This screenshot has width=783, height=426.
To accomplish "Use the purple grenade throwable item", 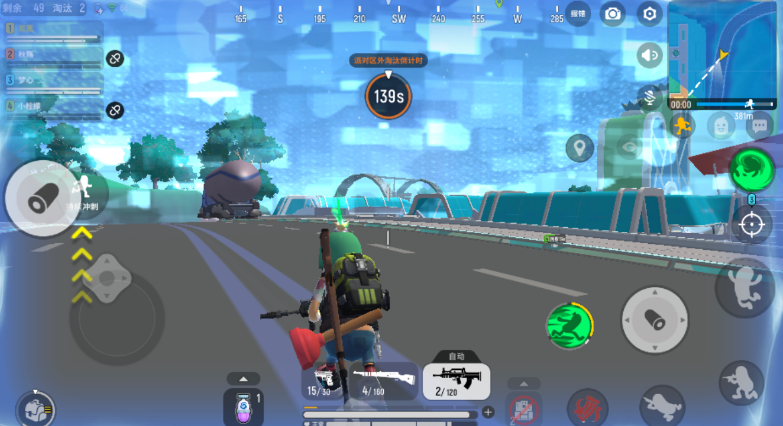I will point(242,406).
